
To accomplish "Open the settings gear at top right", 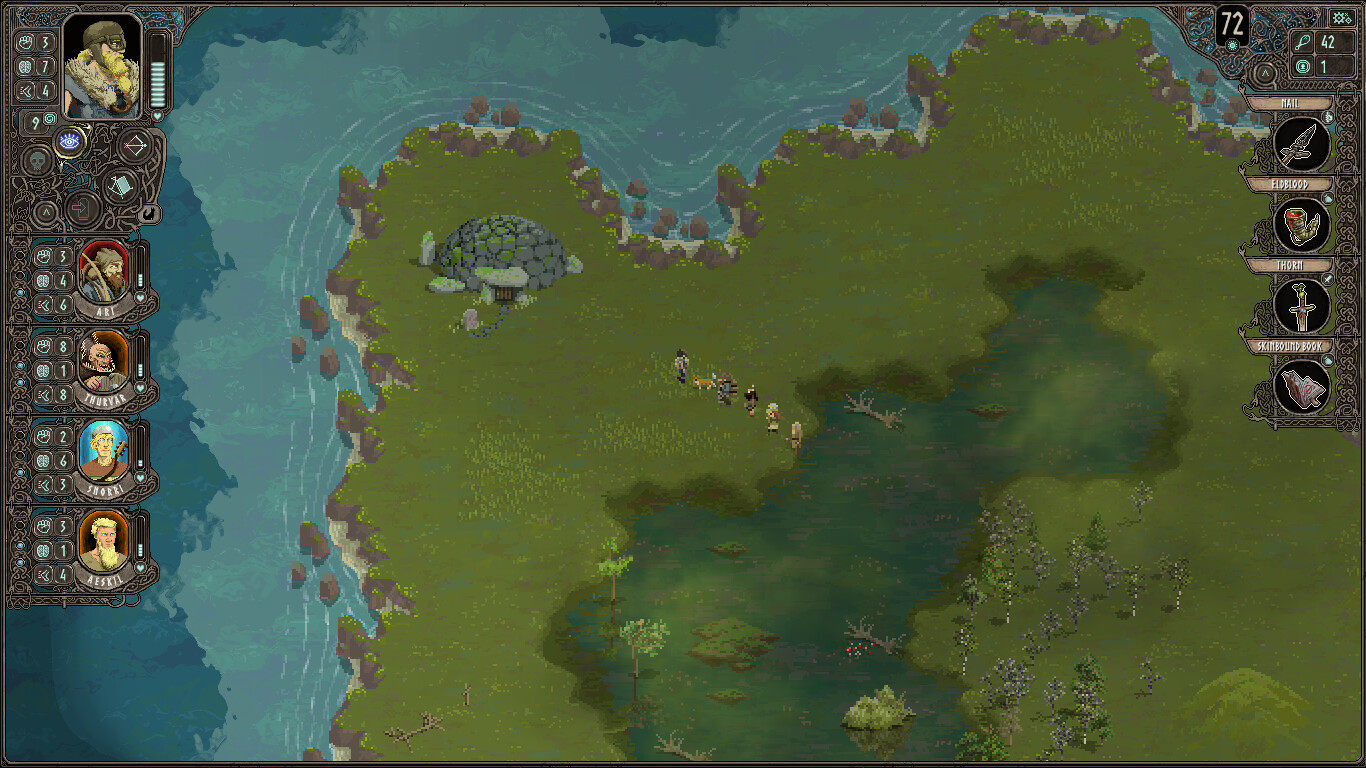I will (1342, 18).
